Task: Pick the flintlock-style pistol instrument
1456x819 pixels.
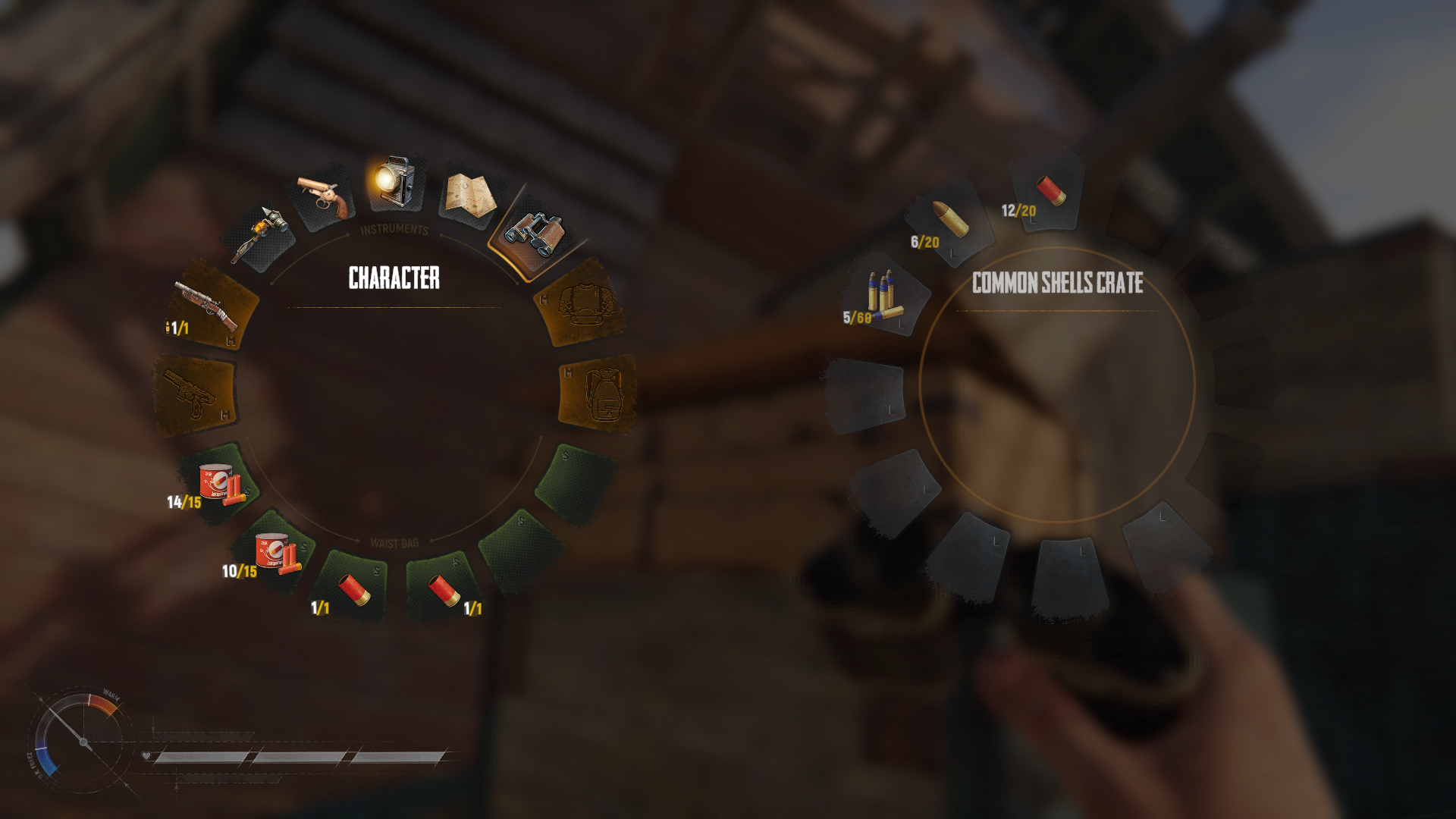Action: (325, 196)
